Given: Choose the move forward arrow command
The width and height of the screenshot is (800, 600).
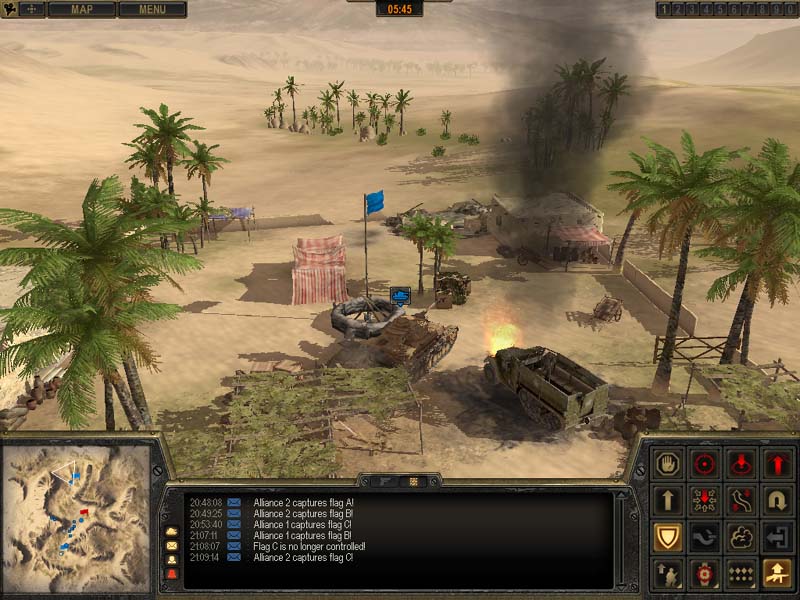Looking at the screenshot, I should (668, 500).
